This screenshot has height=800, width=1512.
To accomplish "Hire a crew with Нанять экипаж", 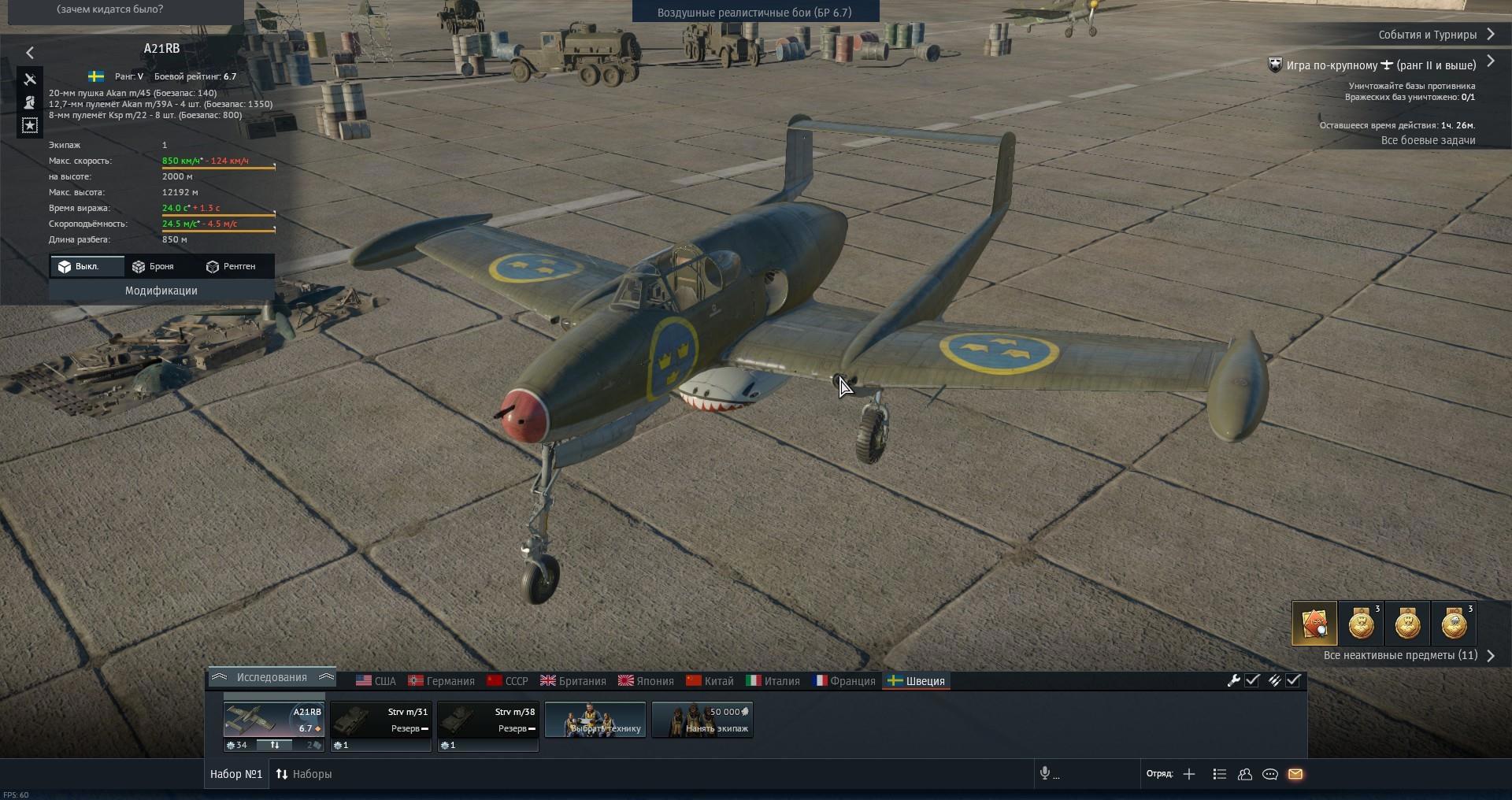I will pos(702,720).
